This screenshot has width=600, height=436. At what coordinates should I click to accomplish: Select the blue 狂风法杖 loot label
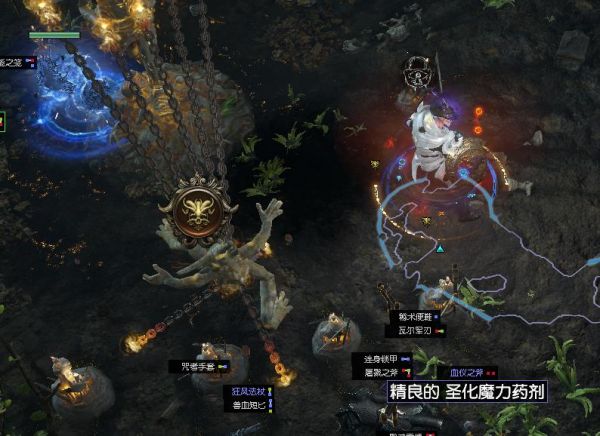pyautogui.click(x=245, y=393)
